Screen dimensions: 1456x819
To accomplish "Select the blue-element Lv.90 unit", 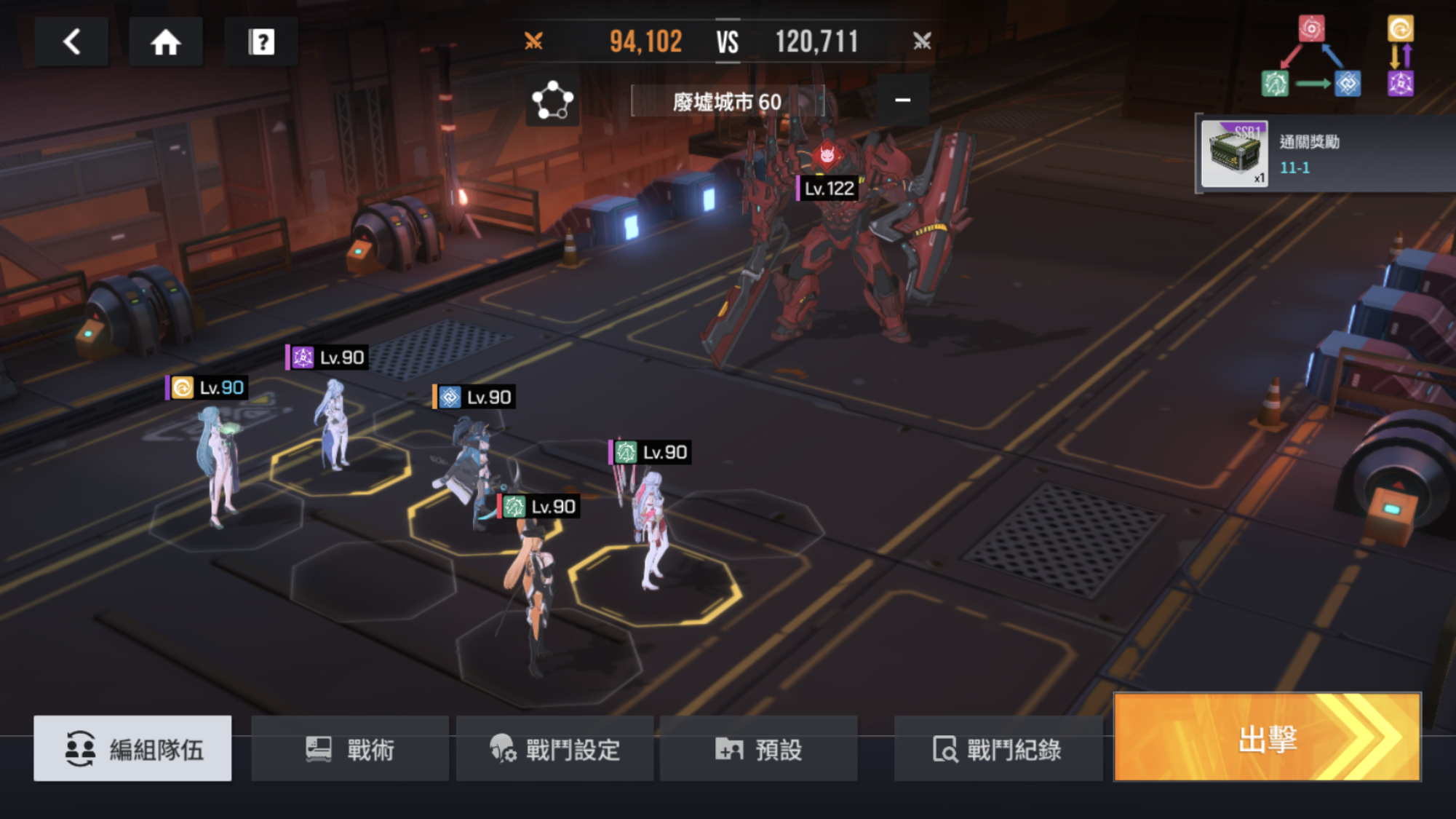I will tap(469, 466).
